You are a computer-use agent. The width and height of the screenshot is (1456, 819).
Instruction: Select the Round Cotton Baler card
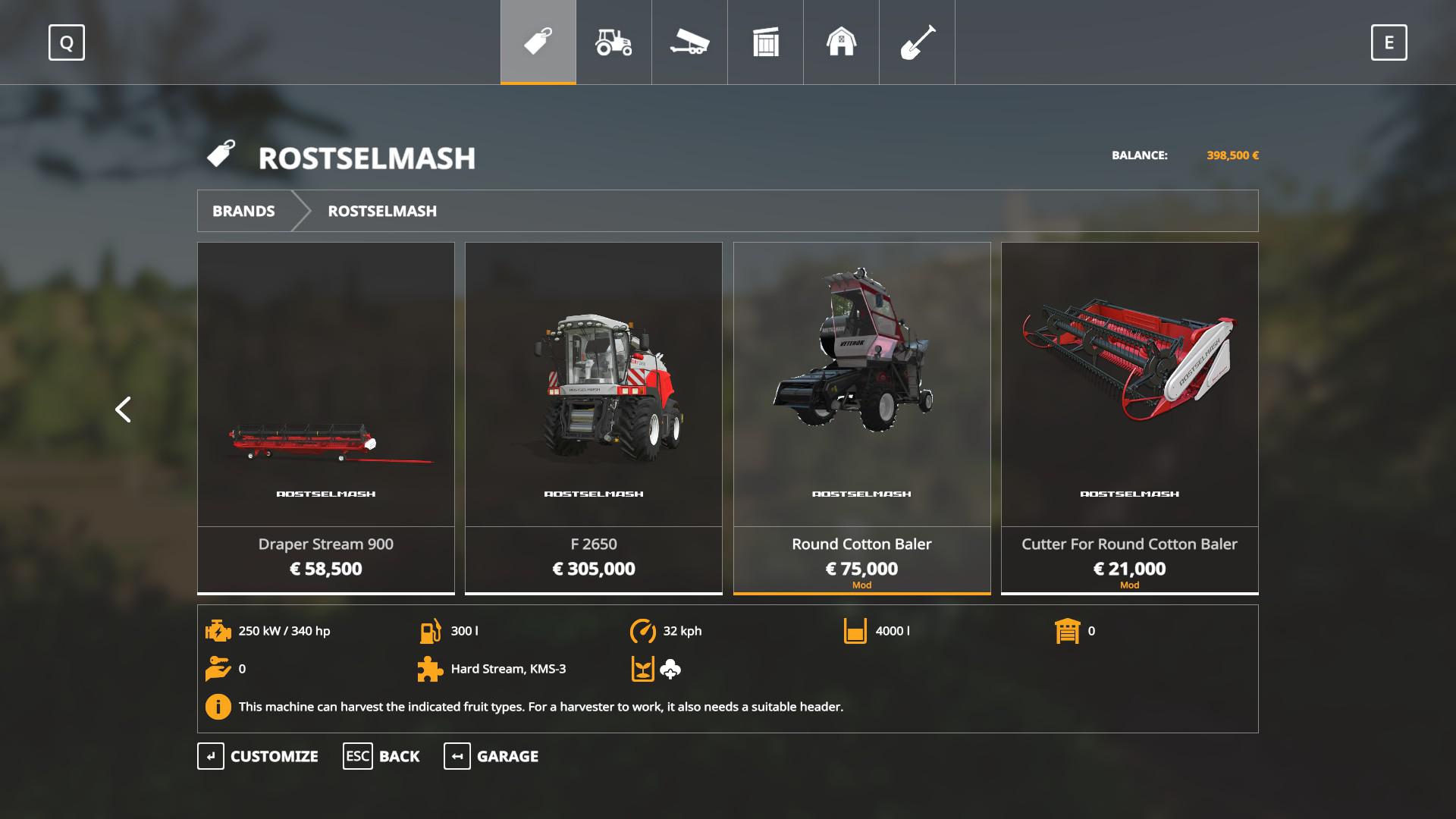click(x=861, y=417)
